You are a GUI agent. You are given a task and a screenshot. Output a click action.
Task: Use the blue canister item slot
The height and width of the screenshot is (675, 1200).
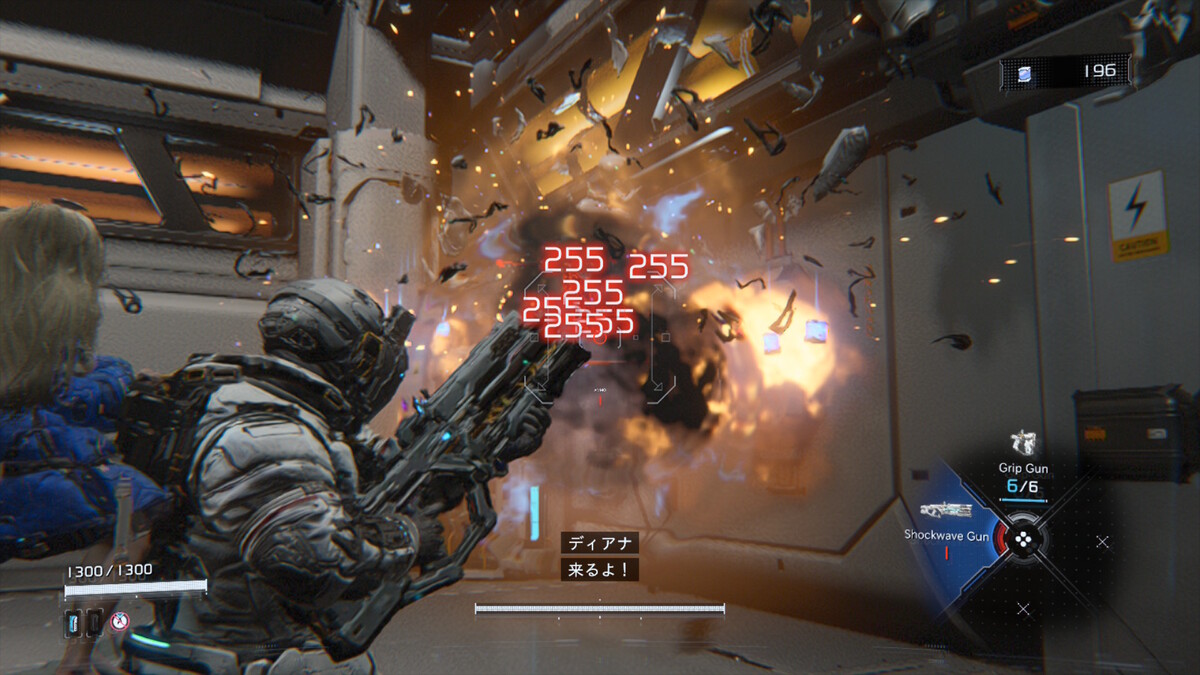[74, 622]
